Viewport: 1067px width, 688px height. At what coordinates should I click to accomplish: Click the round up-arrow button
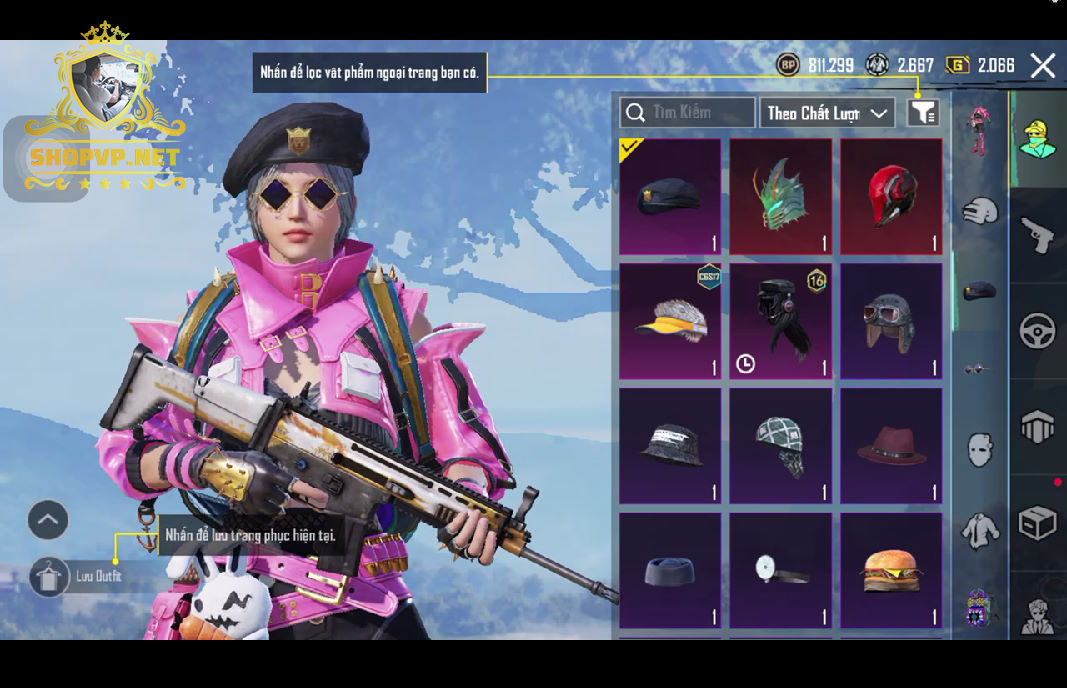[48, 519]
